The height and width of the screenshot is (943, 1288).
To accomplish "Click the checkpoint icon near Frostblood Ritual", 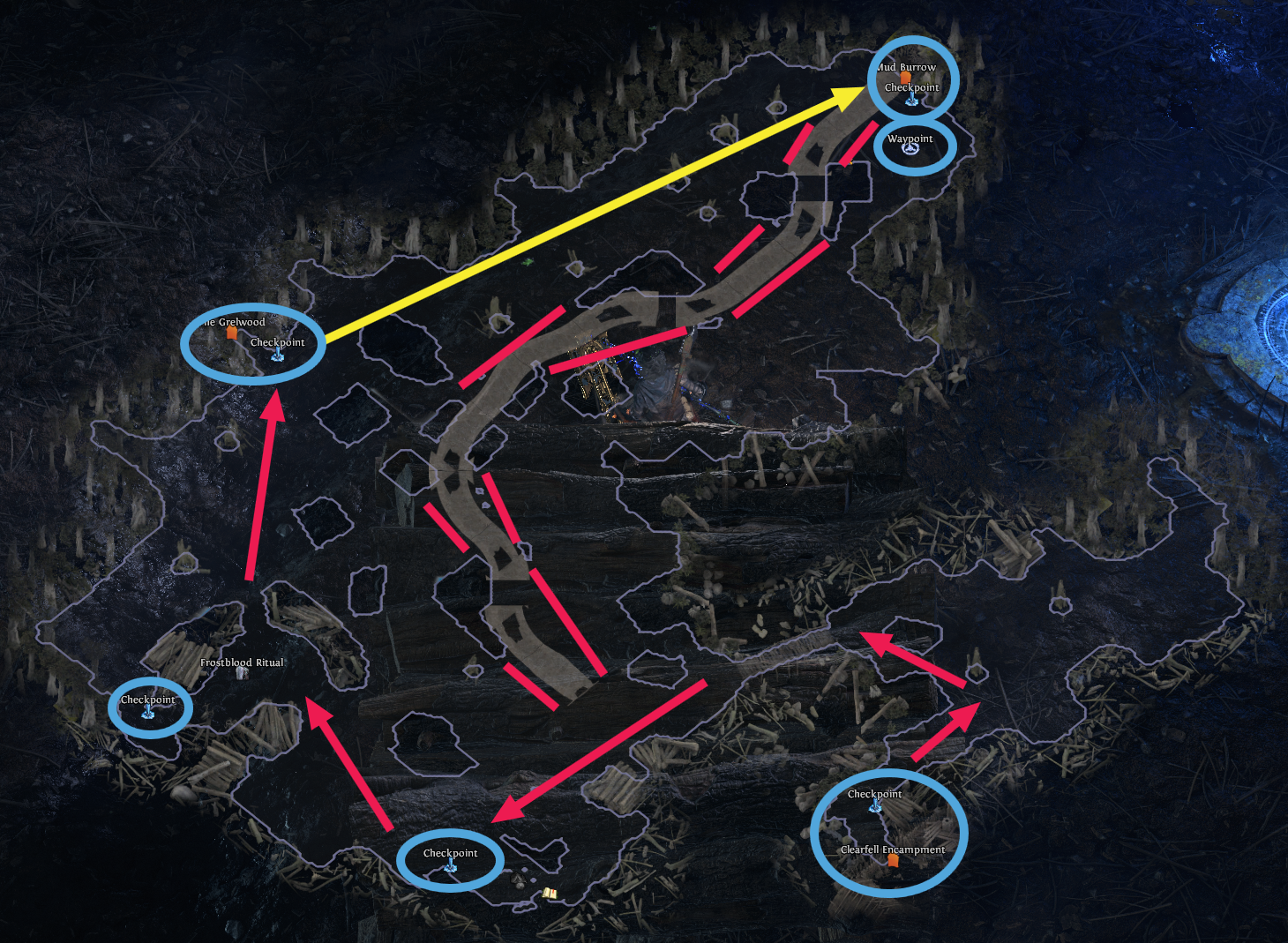I will pos(149,710).
